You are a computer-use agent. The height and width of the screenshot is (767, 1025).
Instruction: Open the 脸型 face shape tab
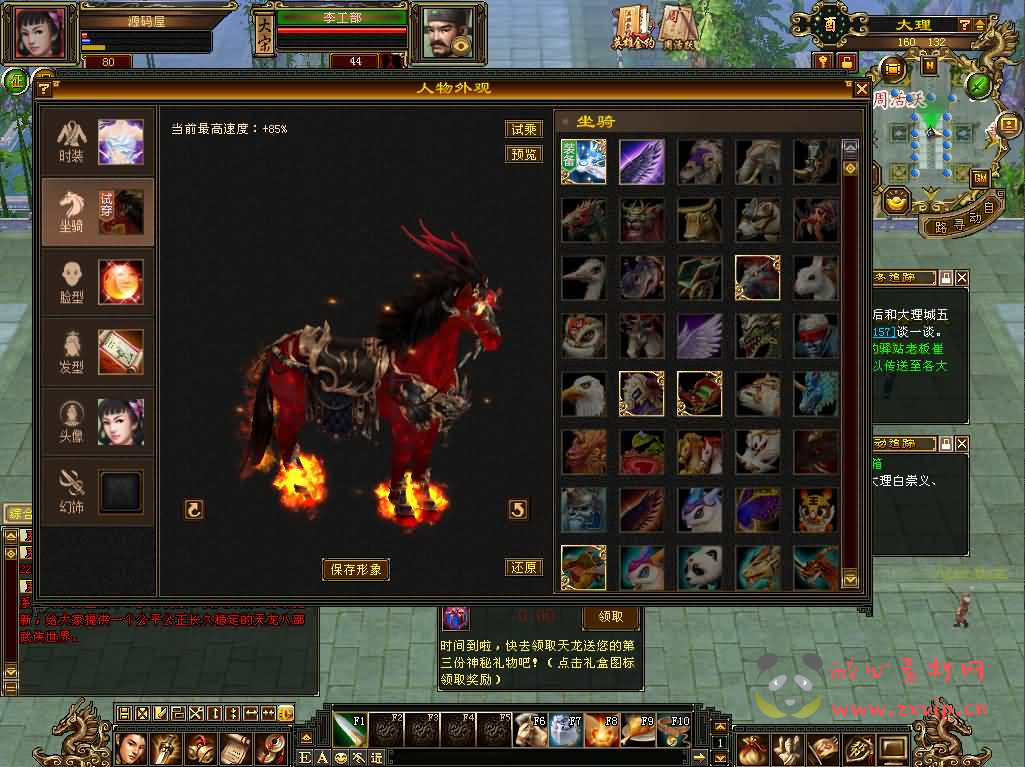[x=98, y=283]
